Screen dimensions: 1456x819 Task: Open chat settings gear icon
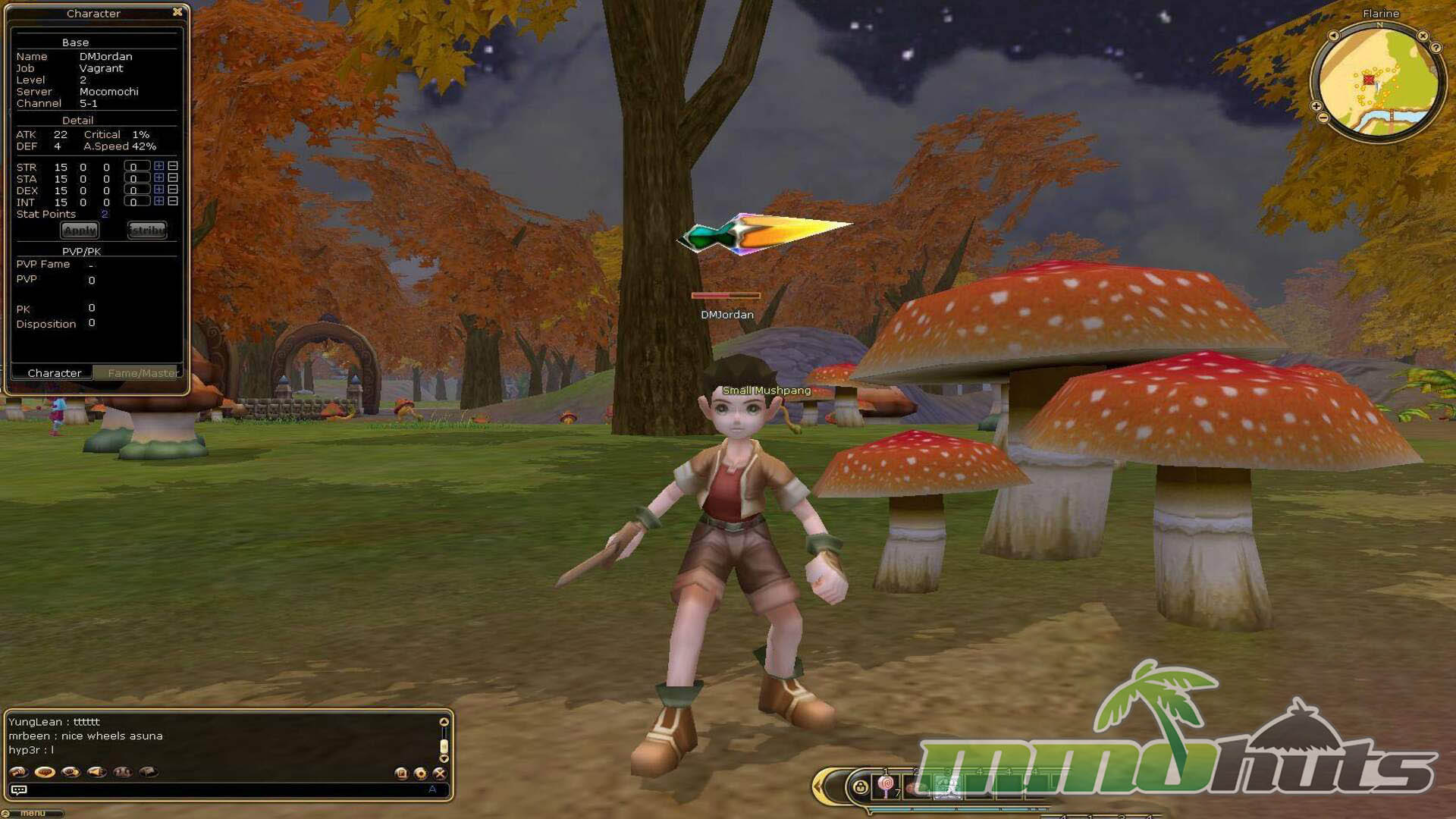click(420, 773)
